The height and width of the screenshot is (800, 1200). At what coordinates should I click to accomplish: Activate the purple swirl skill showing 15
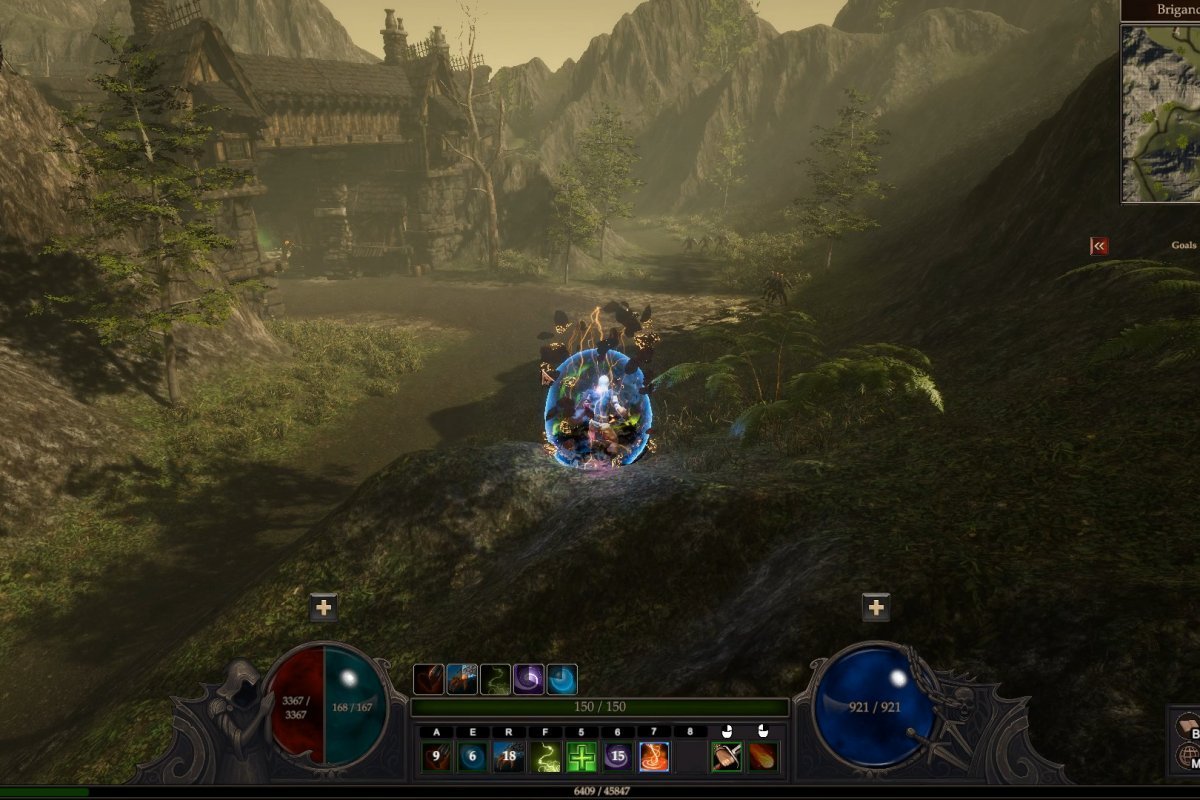point(617,757)
